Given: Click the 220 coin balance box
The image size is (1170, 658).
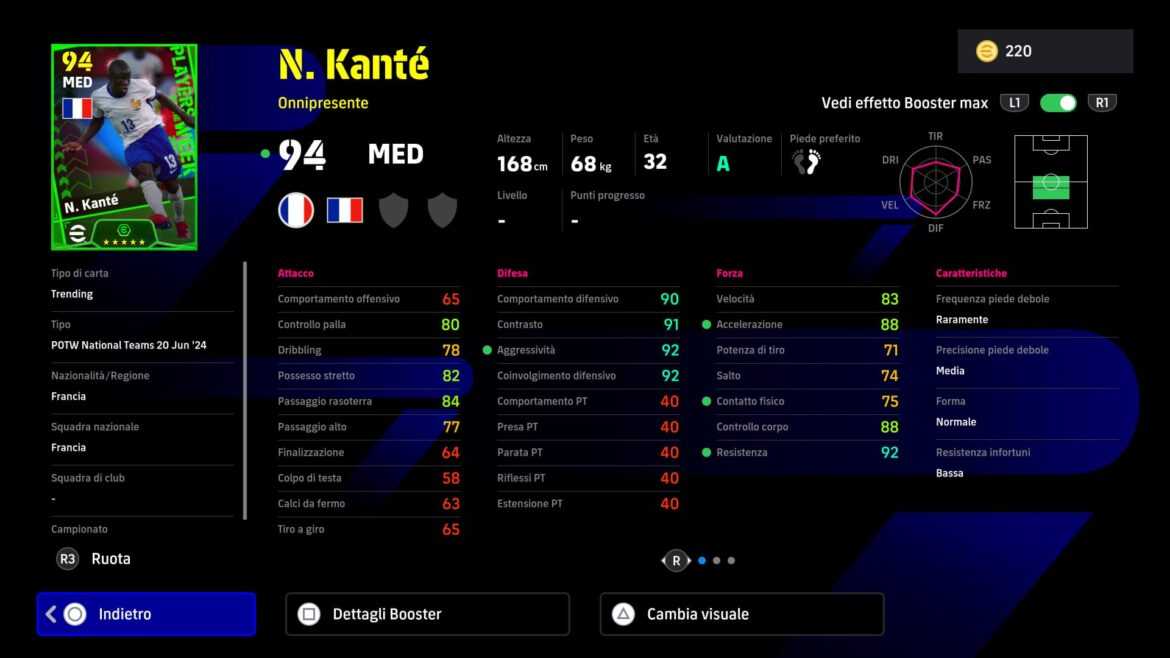Looking at the screenshot, I should coord(1045,51).
